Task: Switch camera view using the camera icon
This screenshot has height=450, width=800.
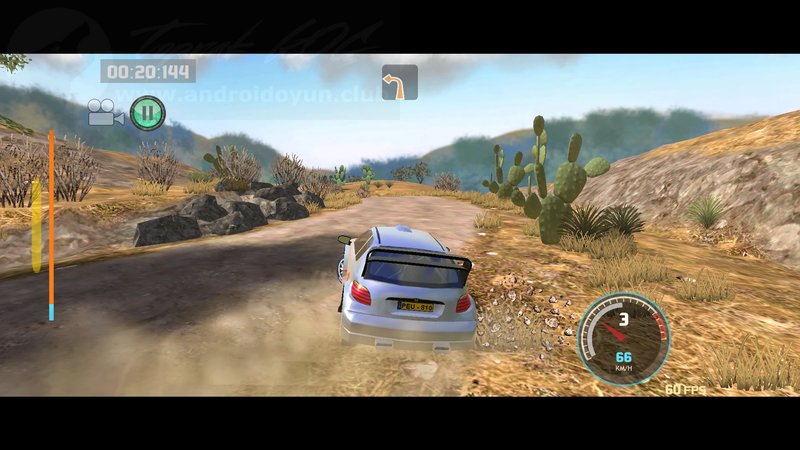Action: pos(104,112)
